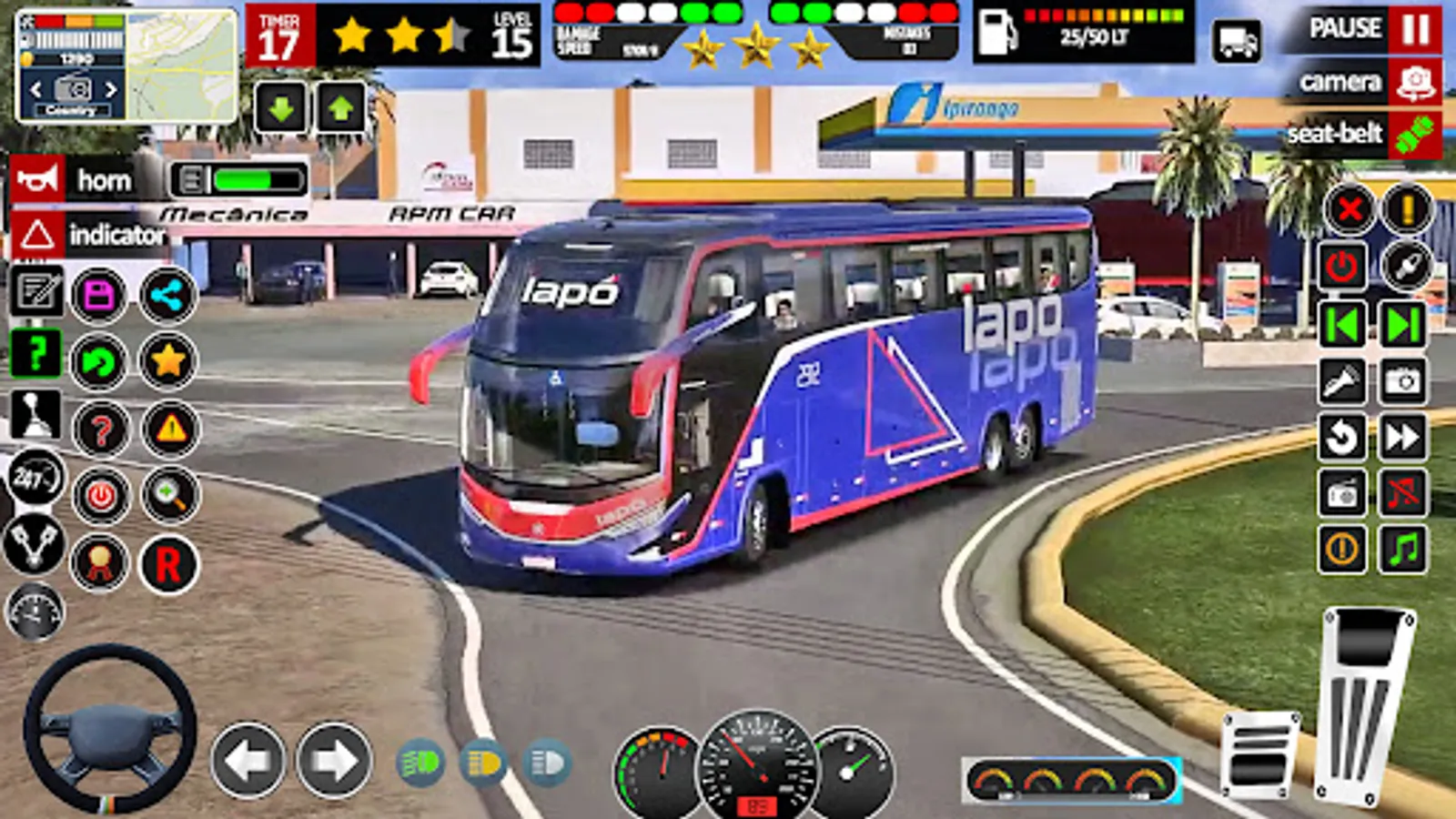Enable high beam headlights
Image resolution: width=1456 pixels, height=819 pixels.
546,764
